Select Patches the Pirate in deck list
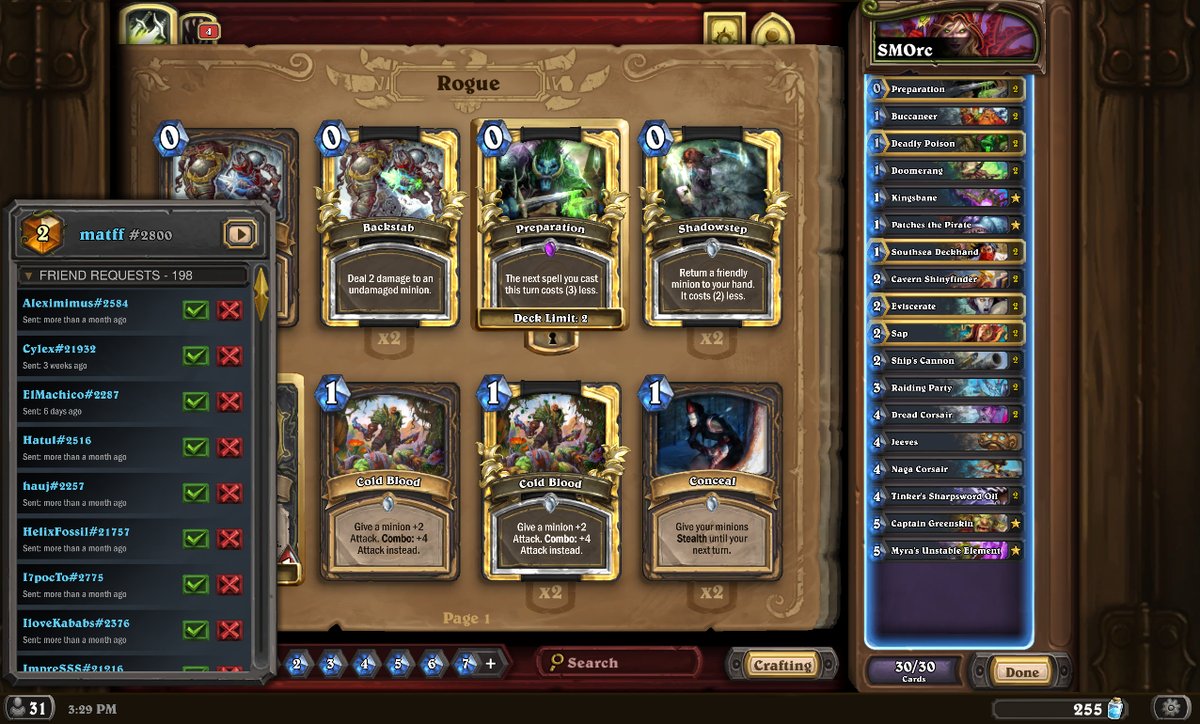The width and height of the screenshot is (1200, 724). coord(946,225)
